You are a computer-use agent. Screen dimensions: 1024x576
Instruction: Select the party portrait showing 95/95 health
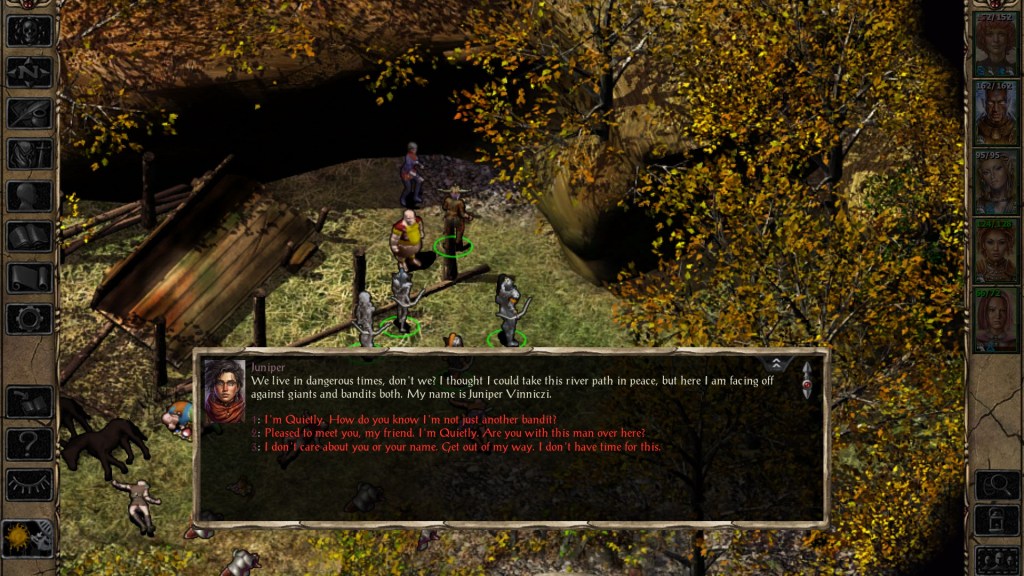click(996, 182)
